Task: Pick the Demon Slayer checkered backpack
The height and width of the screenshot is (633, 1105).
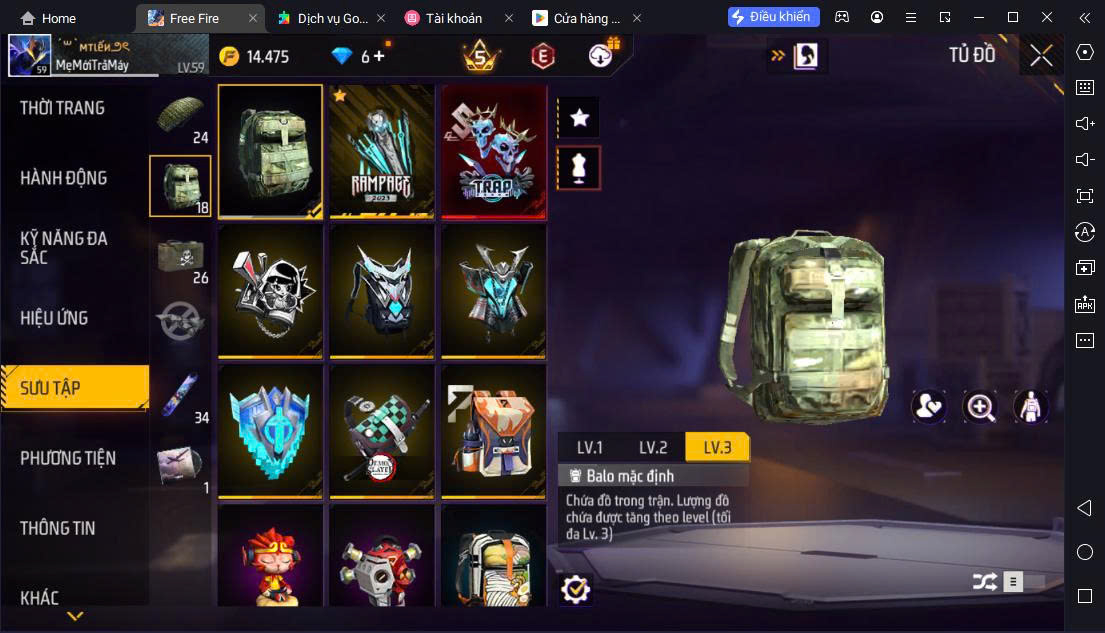Action: pos(382,431)
